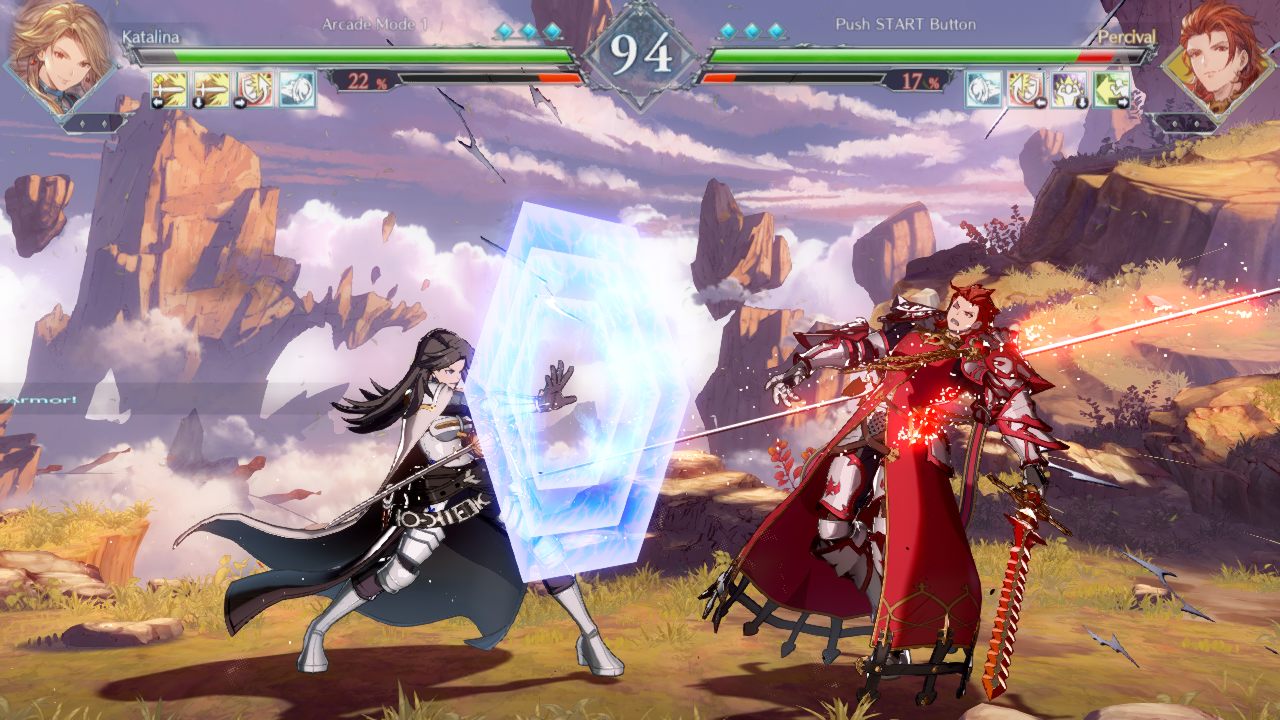Image resolution: width=1280 pixels, height=720 pixels.
Task: Activate Percival's red shield skill icon
Action: click(x=1026, y=89)
